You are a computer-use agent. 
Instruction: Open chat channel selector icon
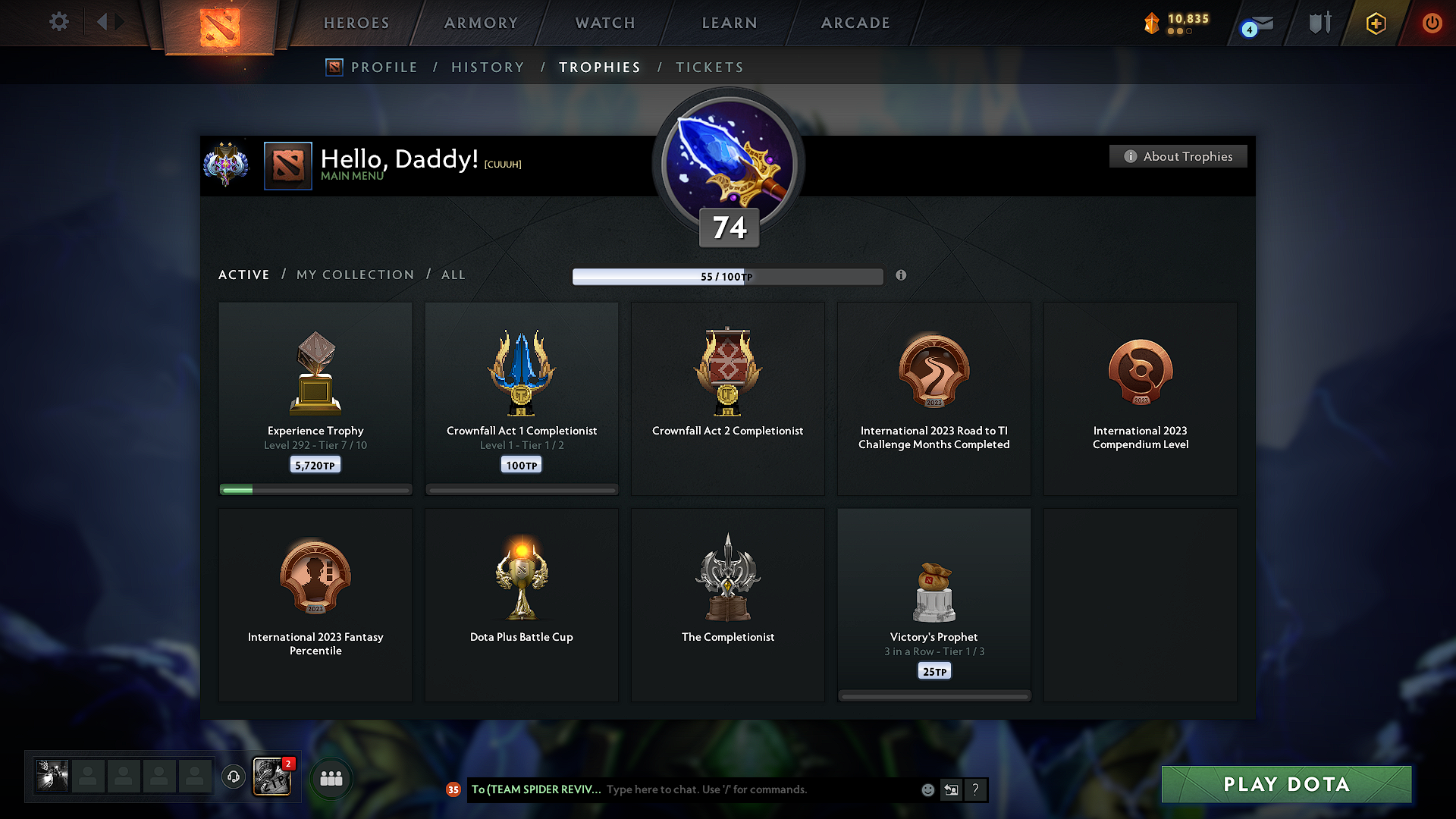click(951, 789)
